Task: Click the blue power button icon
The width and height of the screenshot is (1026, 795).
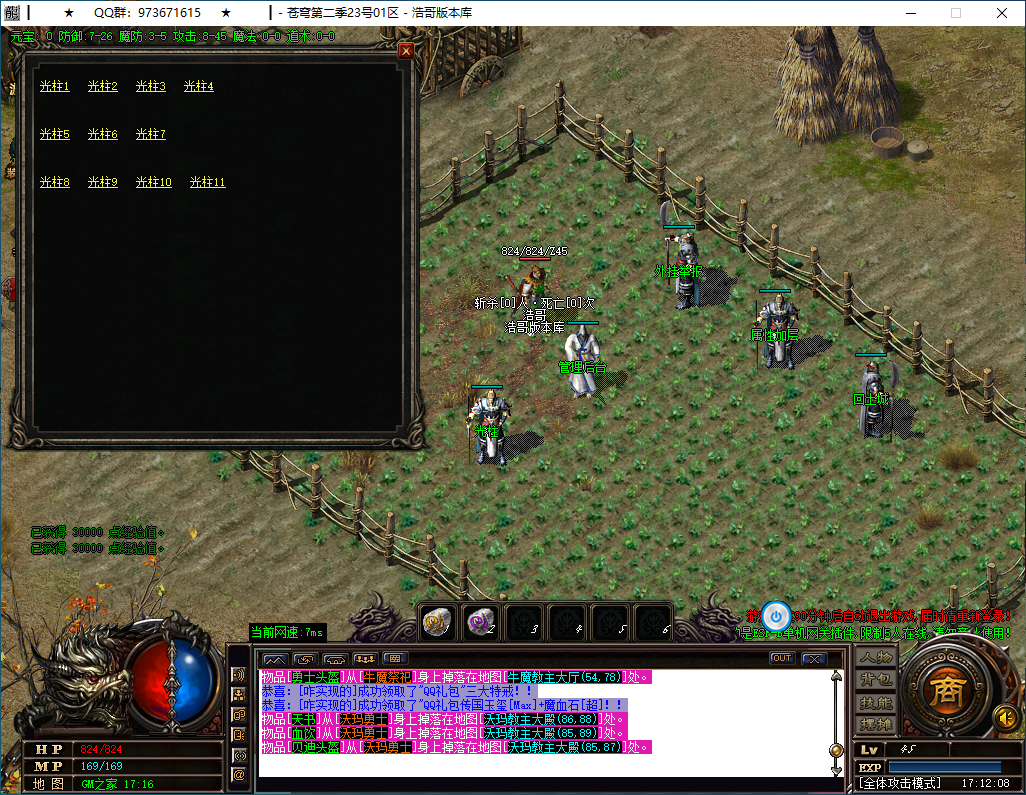Action: pyautogui.click(x=776, y=616)
